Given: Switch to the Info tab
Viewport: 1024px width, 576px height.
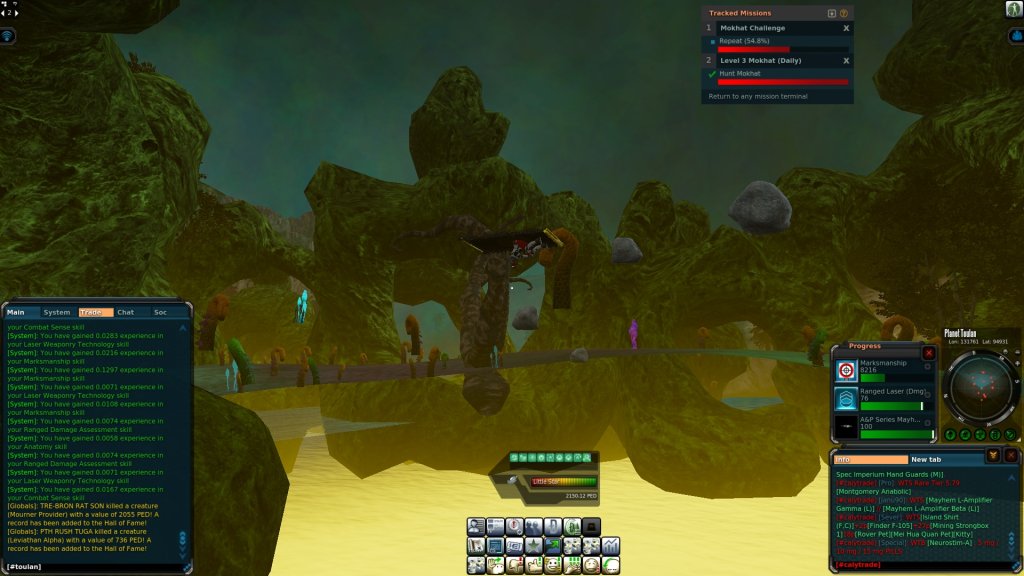Looking at the screenshot, I should pos(870,459).
